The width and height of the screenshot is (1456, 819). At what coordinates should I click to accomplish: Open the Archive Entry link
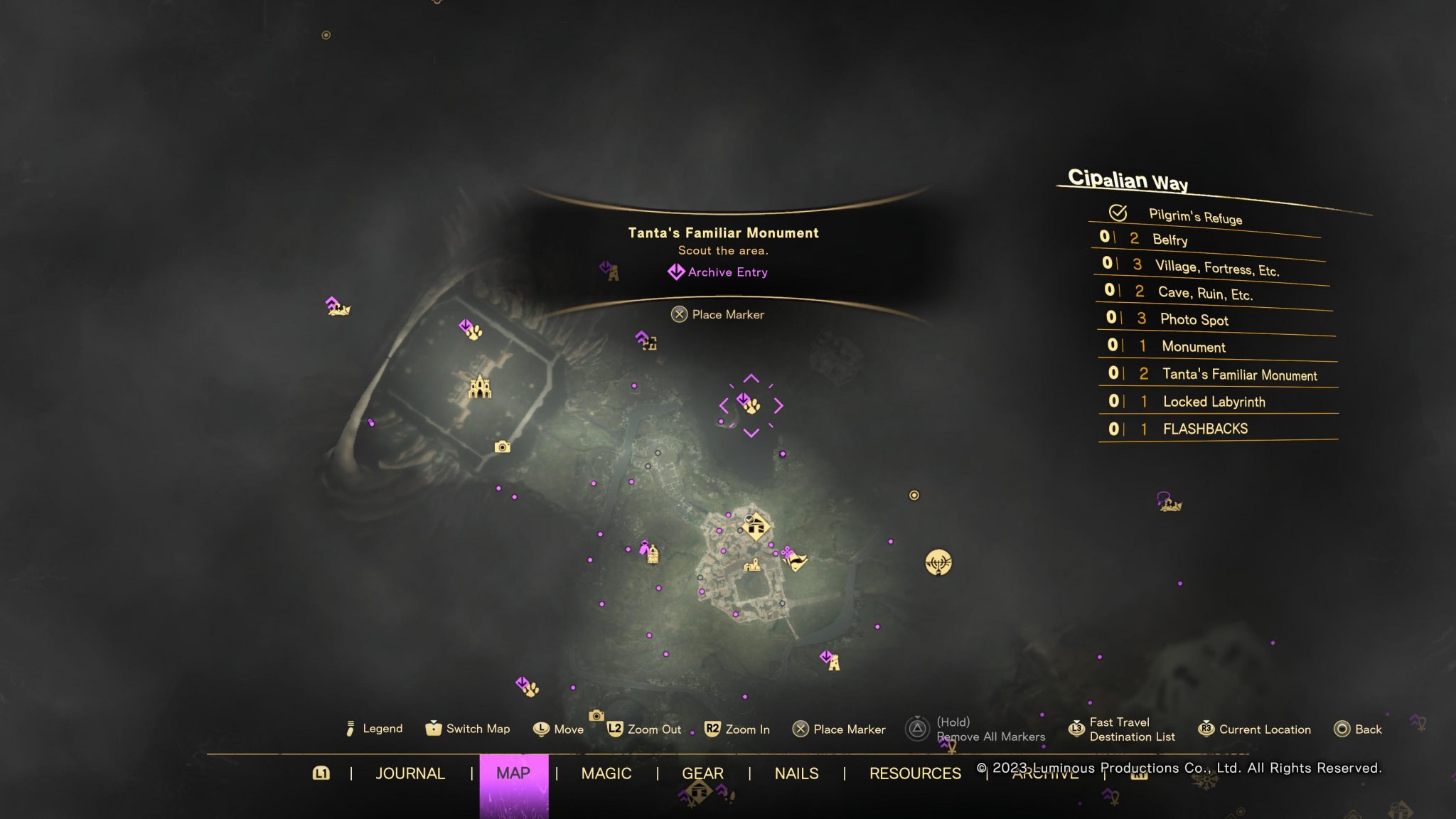coord(719,272)
